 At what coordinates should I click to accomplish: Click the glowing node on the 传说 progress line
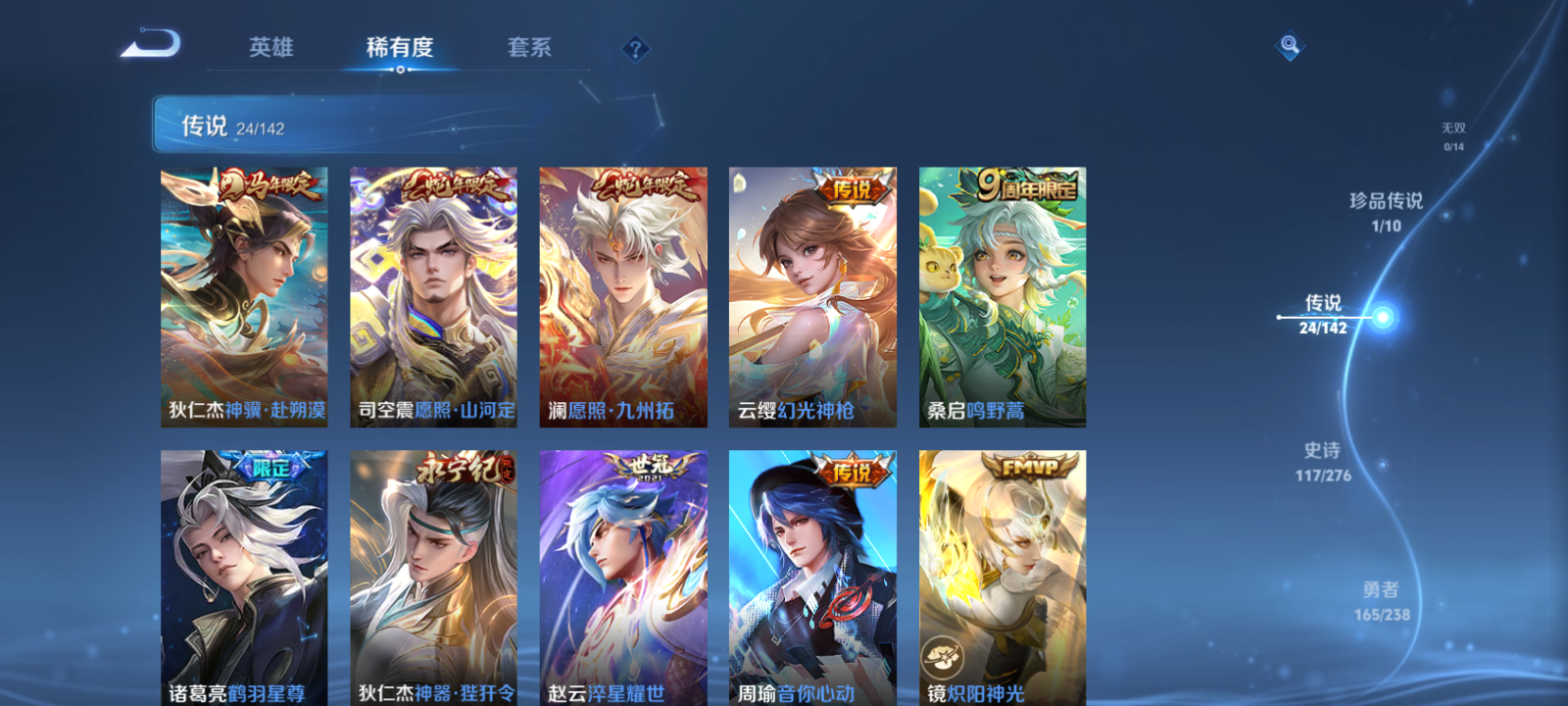click(x=1381, y=317)
